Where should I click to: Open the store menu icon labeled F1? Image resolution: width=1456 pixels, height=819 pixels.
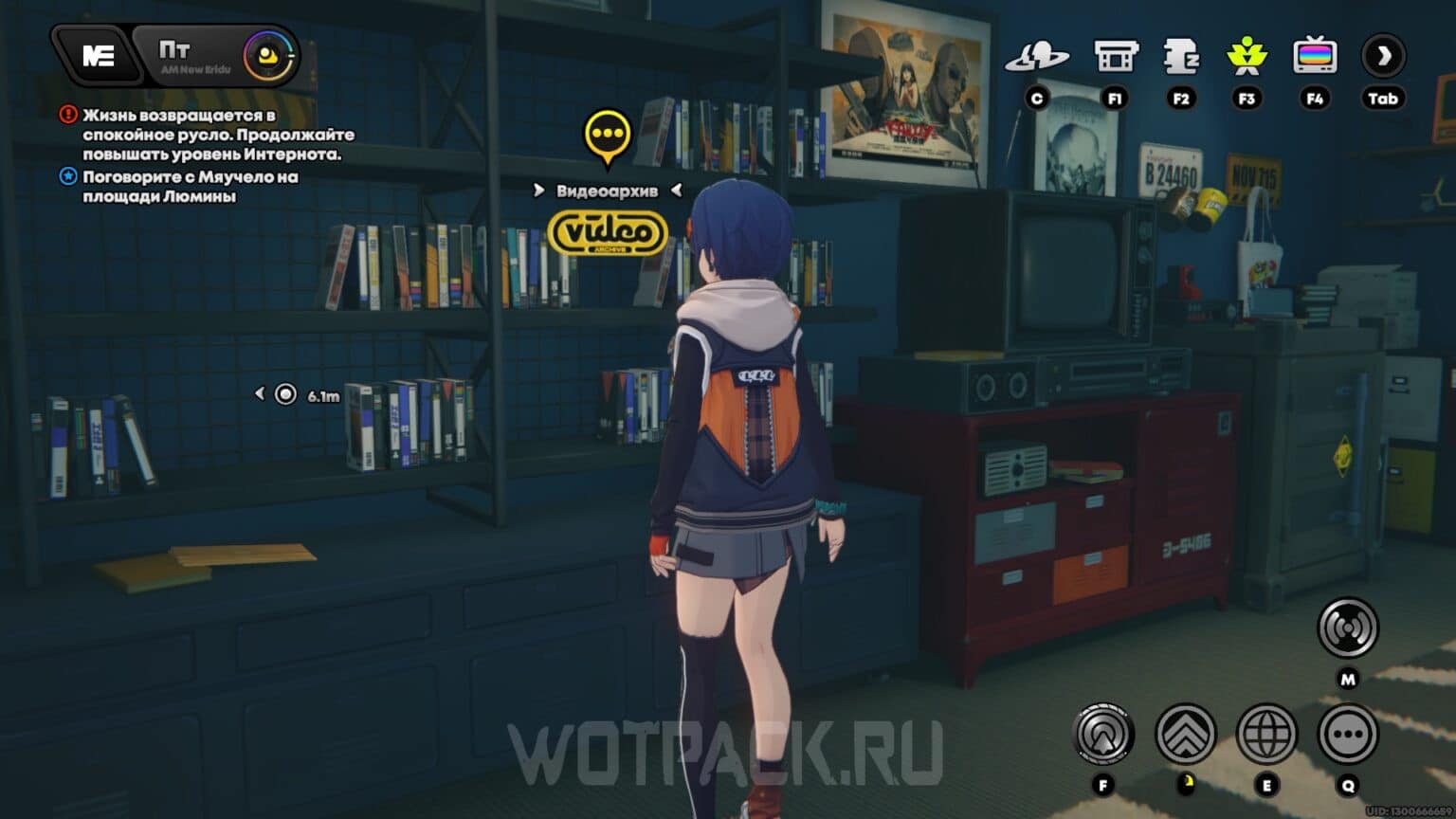click(1115, 56)
